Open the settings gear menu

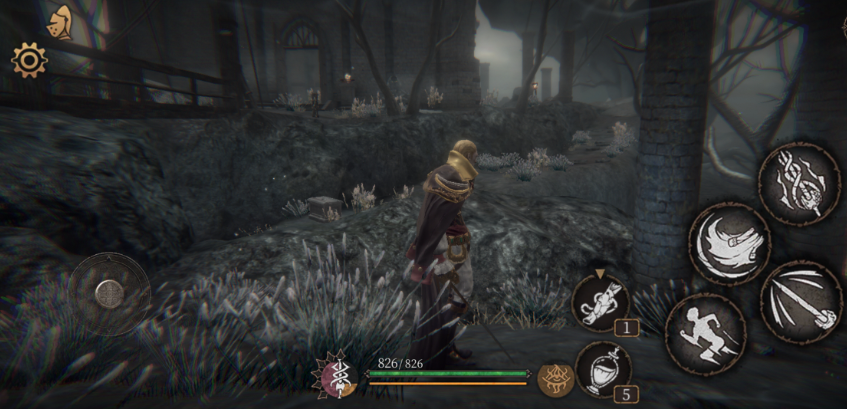(29, 61)
